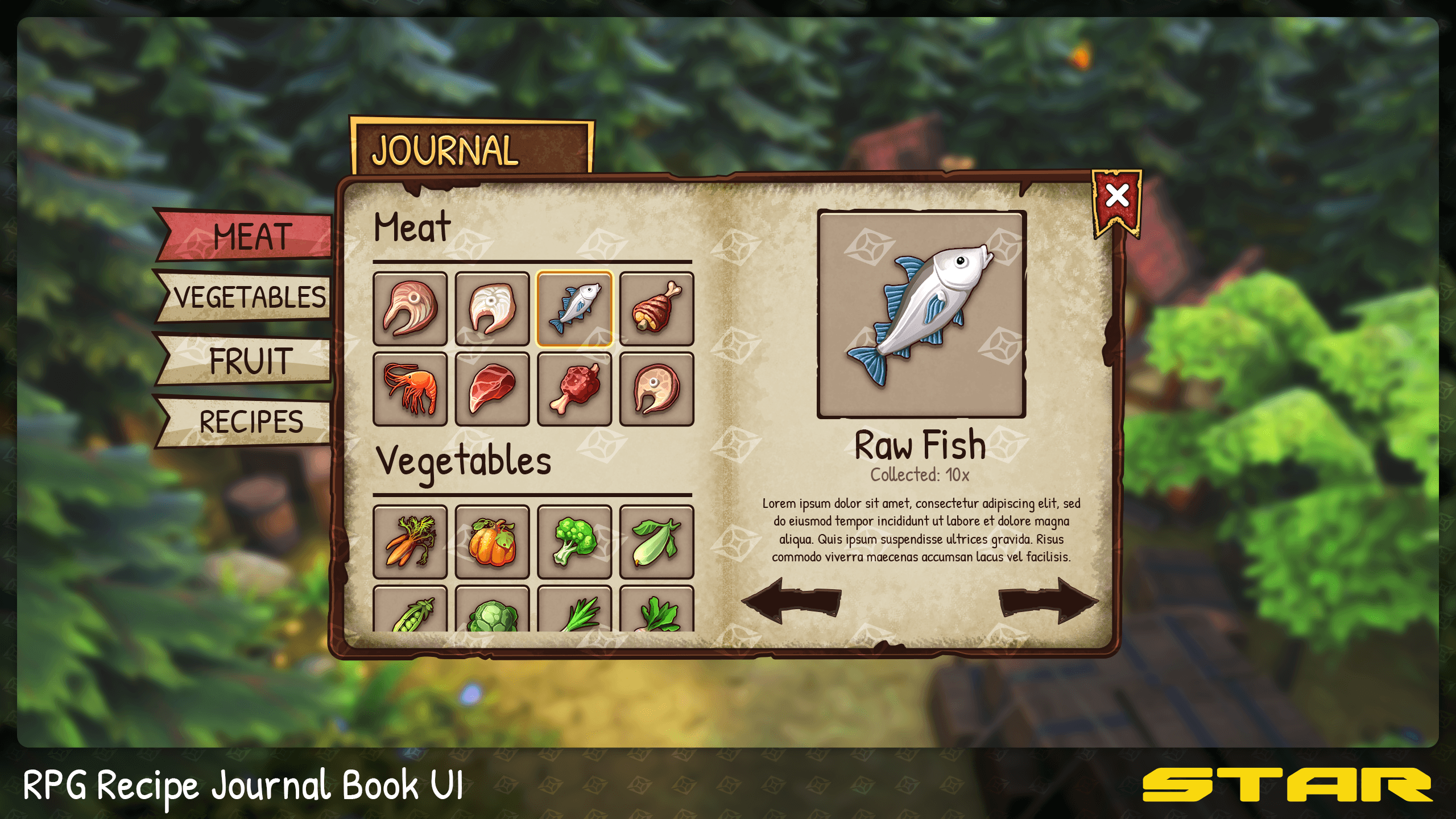Pick the green cabbage slot
The width and height of the screenshot is (1456, 819).
click(492, 612)
